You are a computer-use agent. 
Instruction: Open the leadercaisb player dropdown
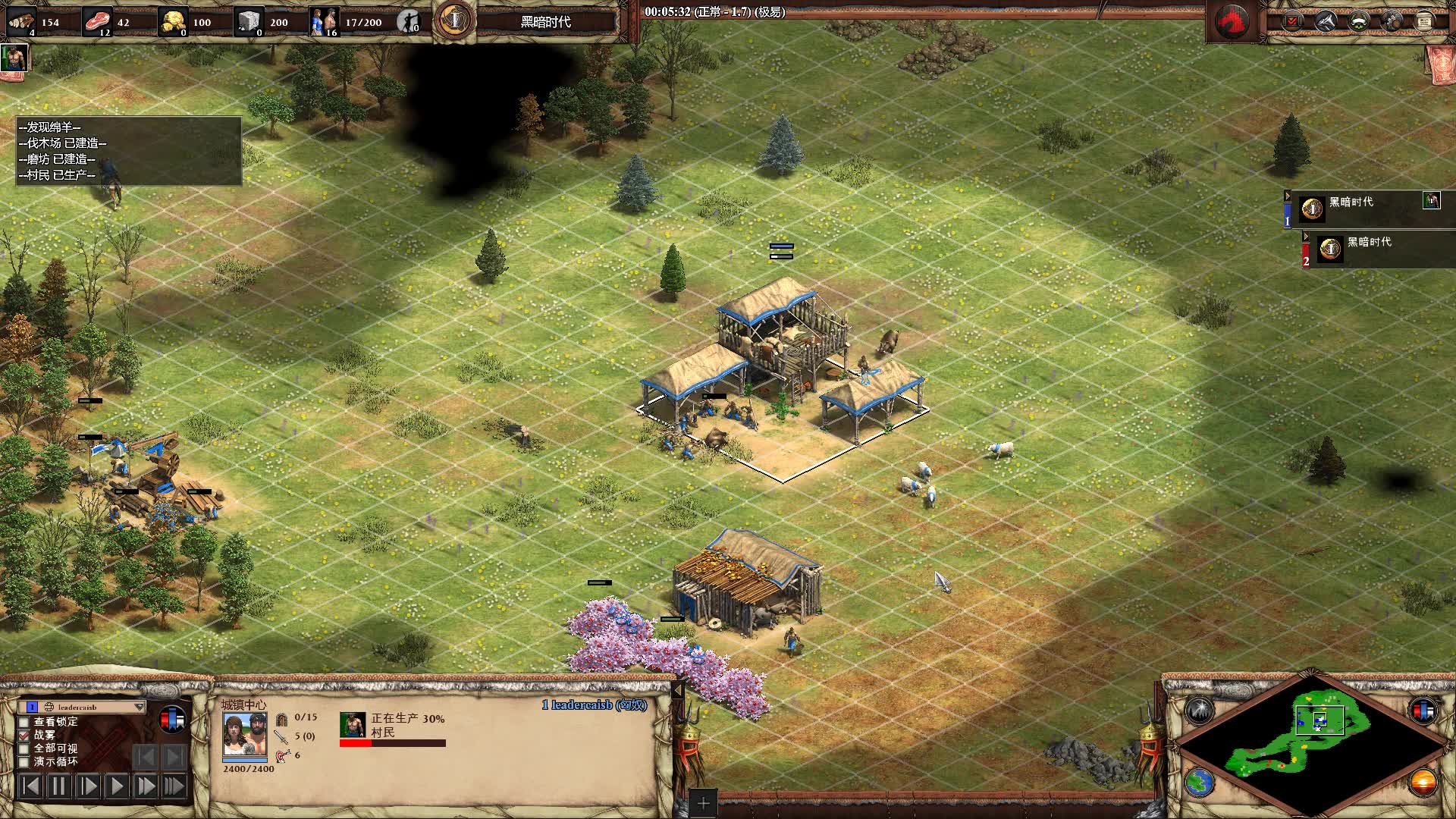click(139, 707)
